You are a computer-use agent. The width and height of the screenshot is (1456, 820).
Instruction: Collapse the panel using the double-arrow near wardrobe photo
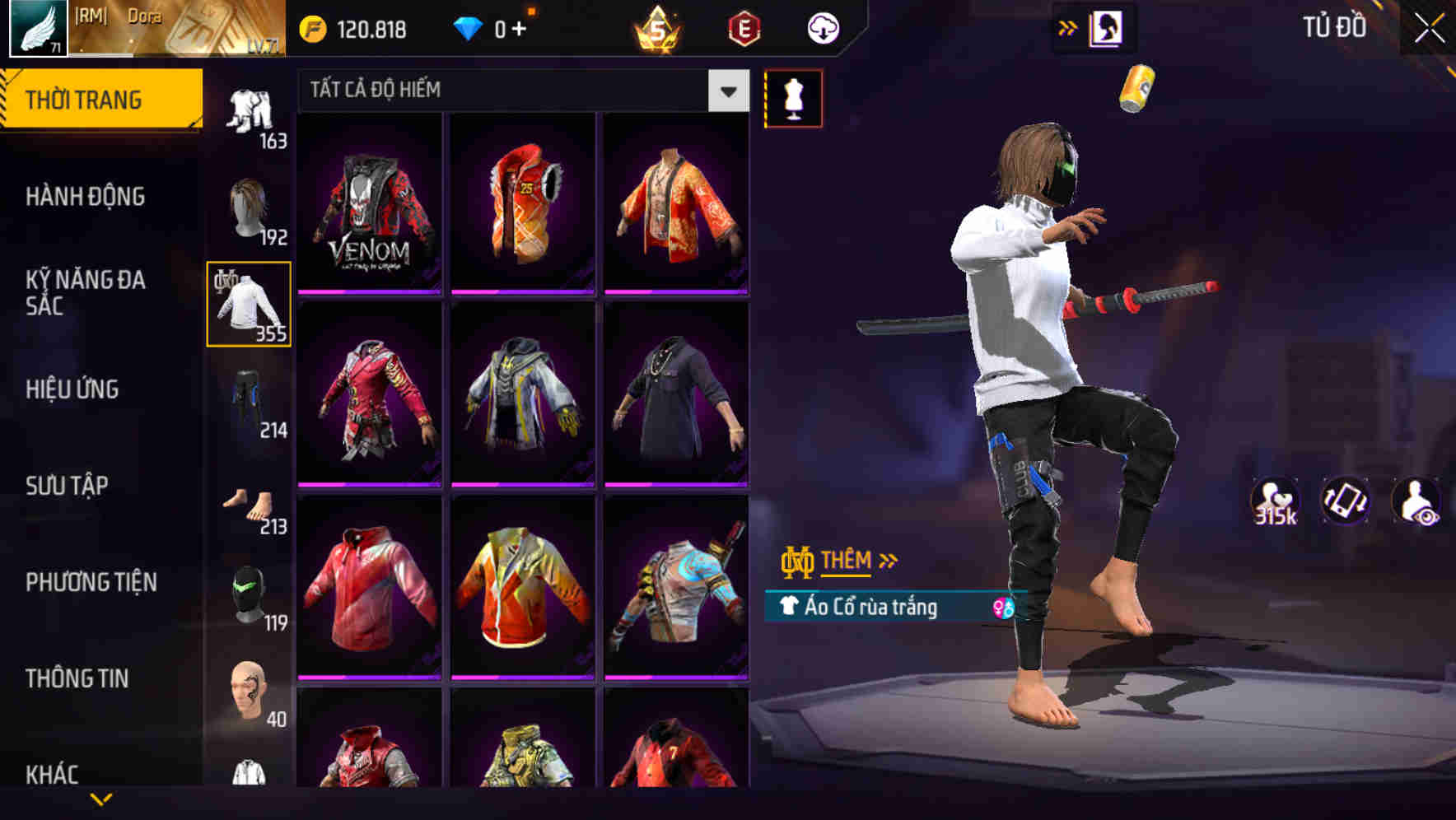pyautogui.click(x=1068, y=27)
